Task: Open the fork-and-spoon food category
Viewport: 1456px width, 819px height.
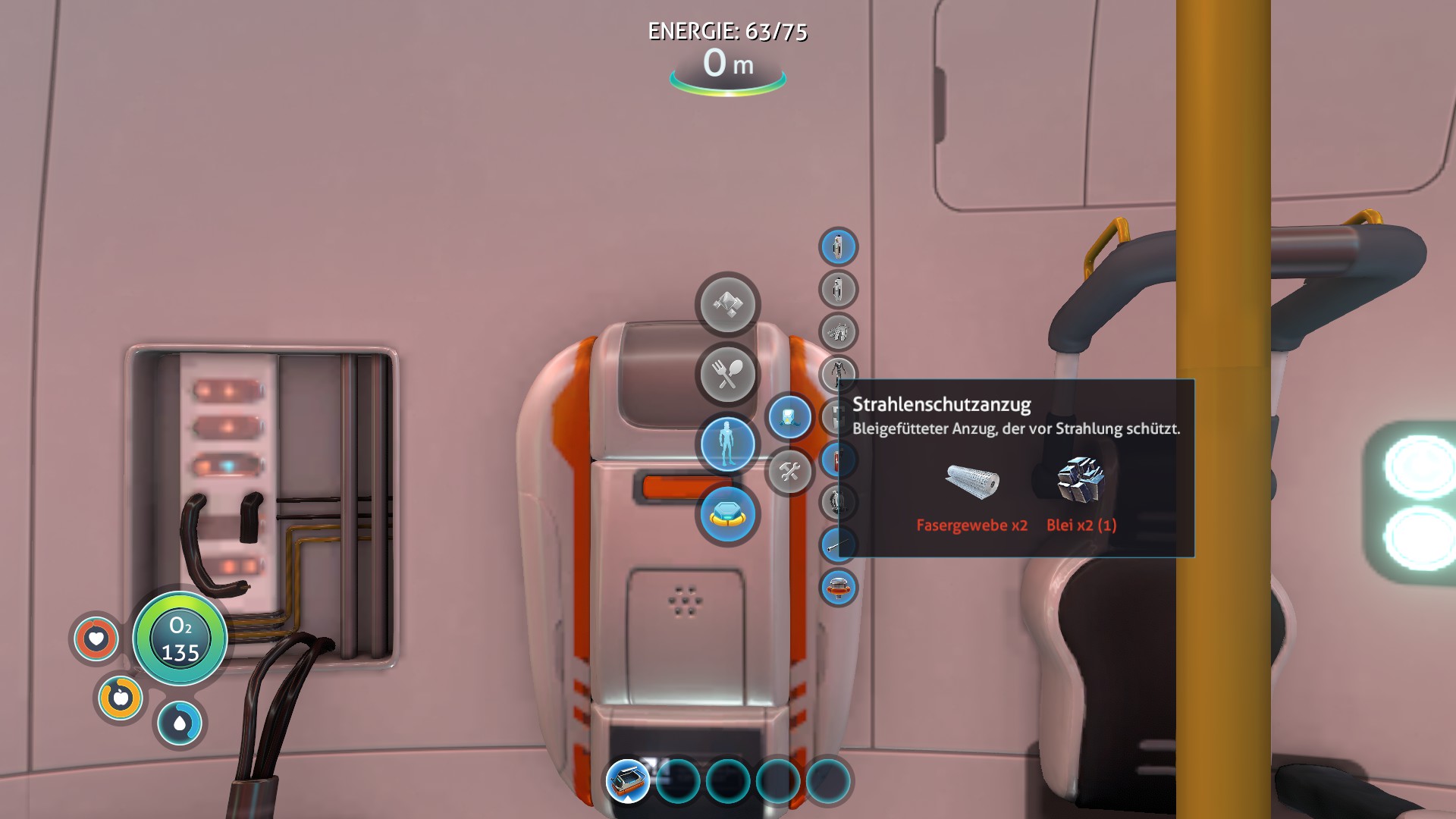Action: click(x=727, y=374)
